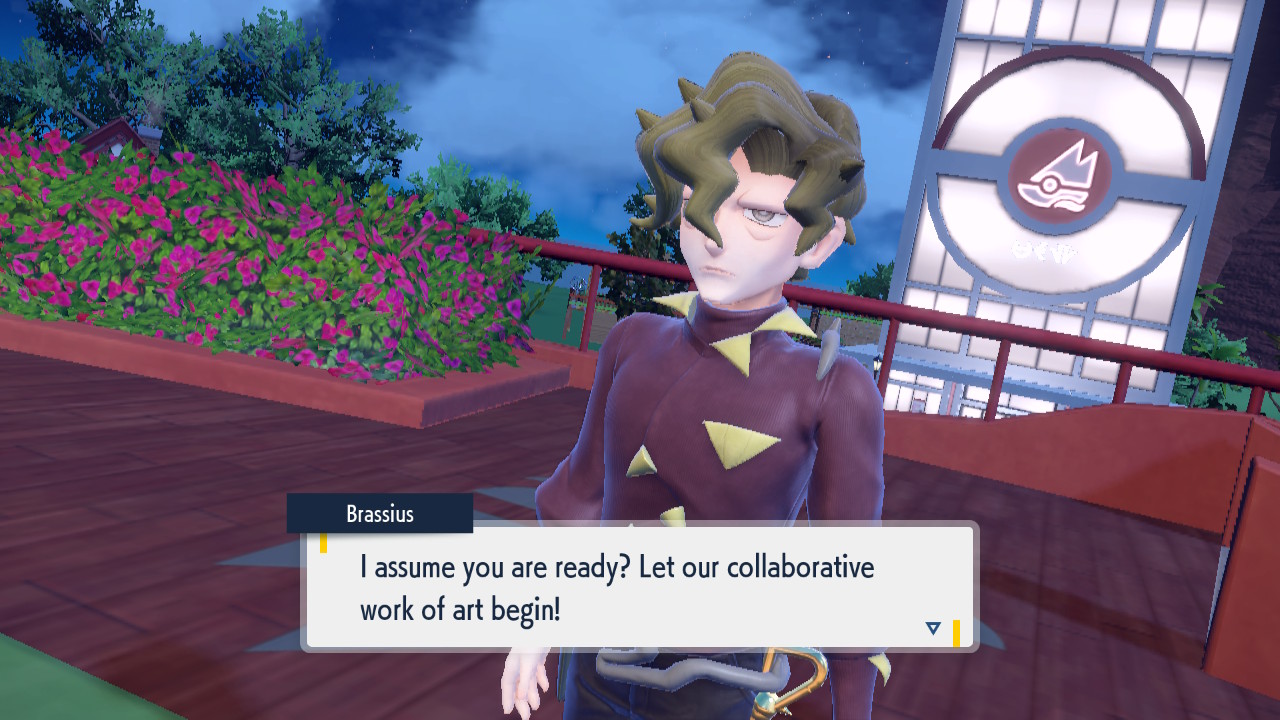Select the dark banner showing the speaker's name
The width and height of the screenshot is (1280, 720).
(380, 513)
